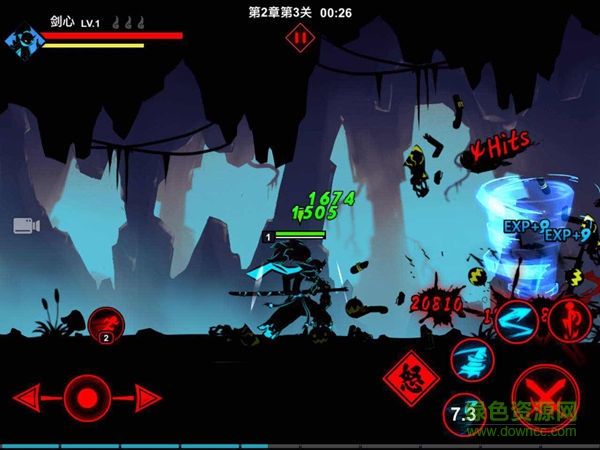The height and width of the screenshot is (450, 600).
Task: Tap the video camera recording icon
Action: [x=26, y=225]
